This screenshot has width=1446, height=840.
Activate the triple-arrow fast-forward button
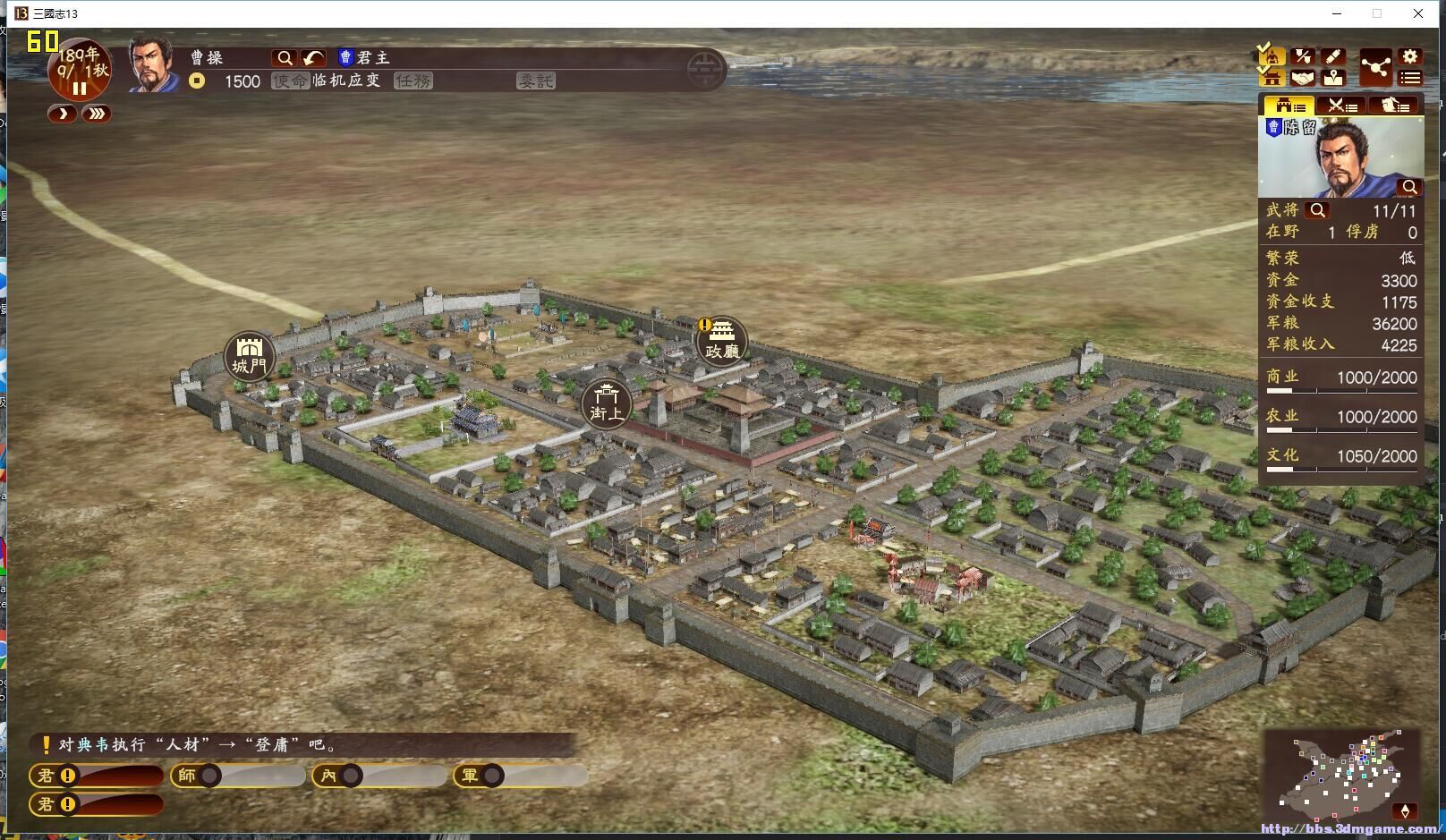[x=96, y=115]
